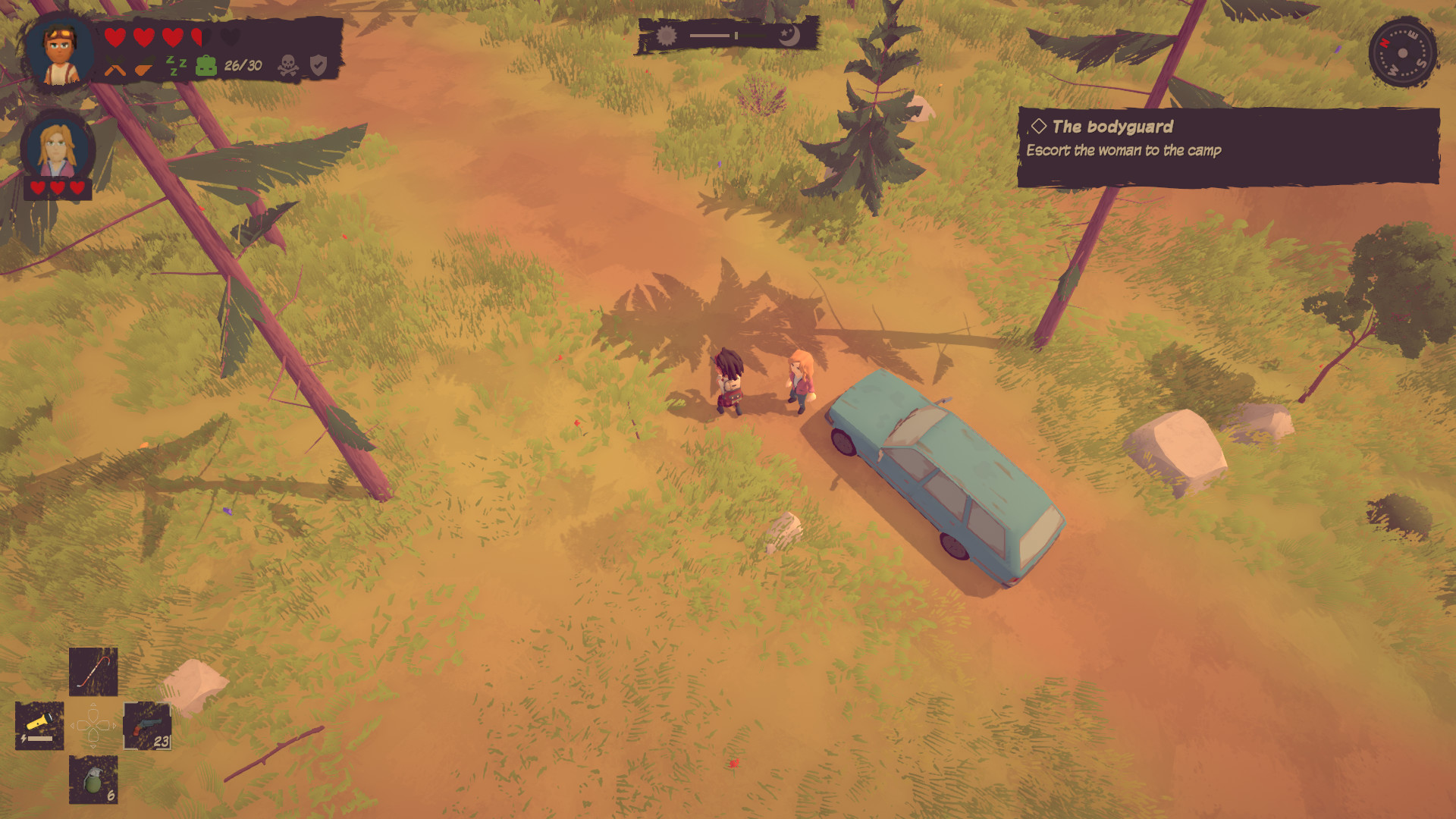Click the crossed melee weapons icon

tap(114, 67)
